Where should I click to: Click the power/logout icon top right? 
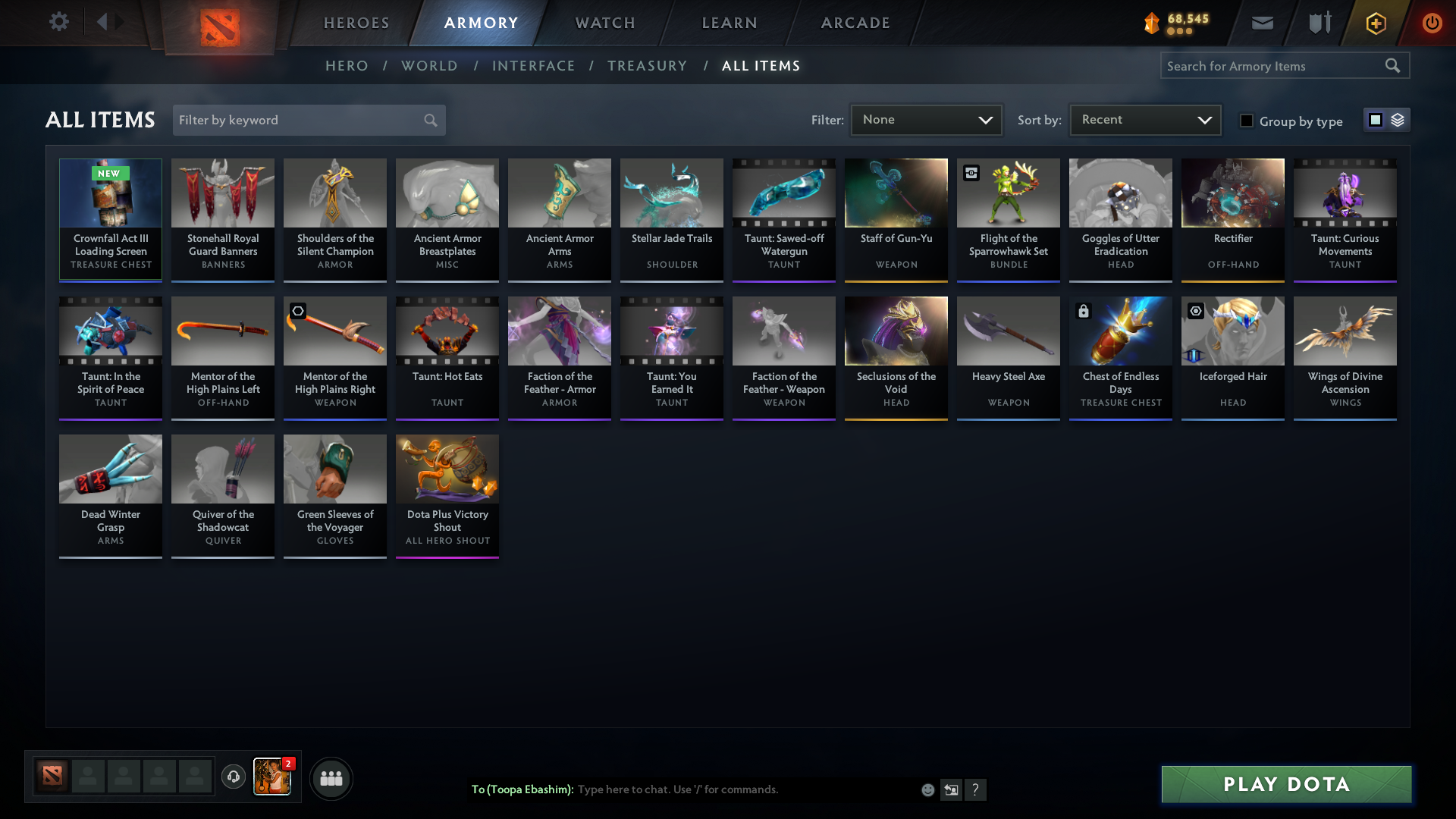click(1432, 22)
